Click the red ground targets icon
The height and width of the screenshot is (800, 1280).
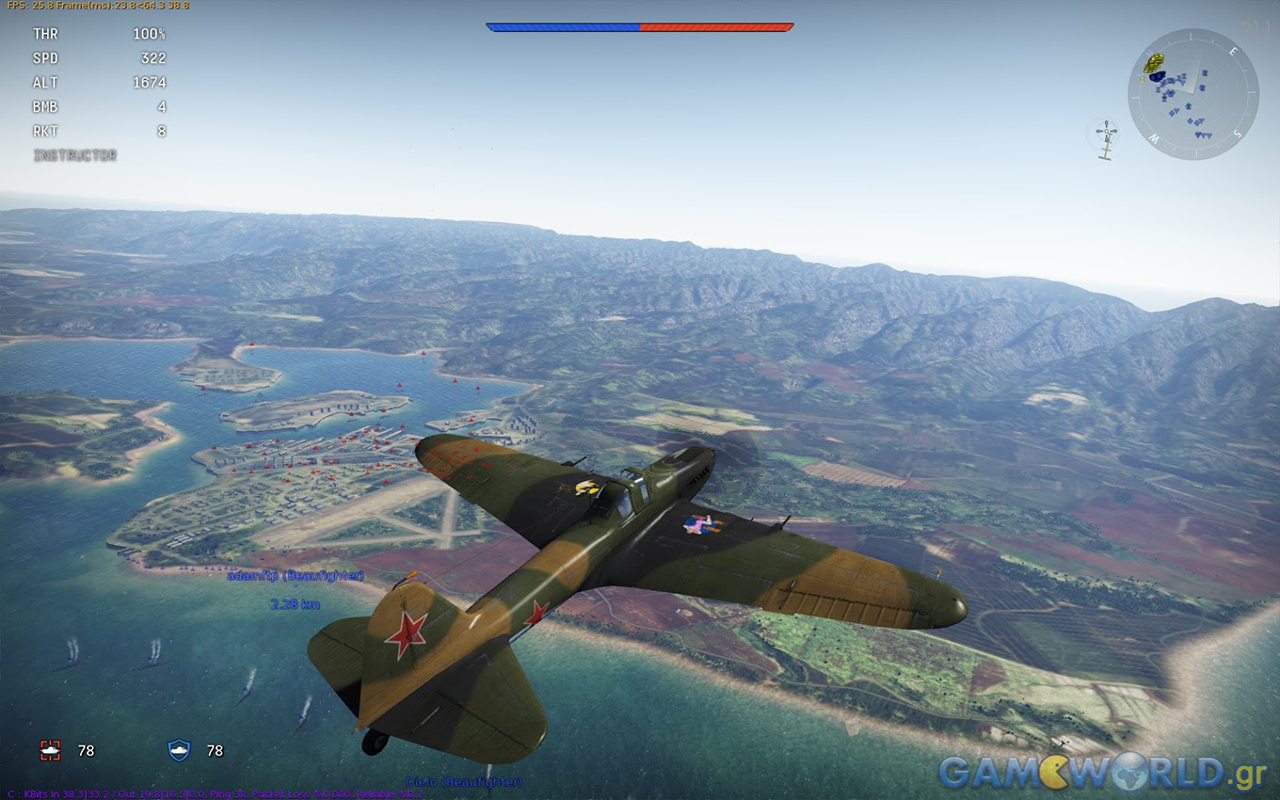click(50, 750)
